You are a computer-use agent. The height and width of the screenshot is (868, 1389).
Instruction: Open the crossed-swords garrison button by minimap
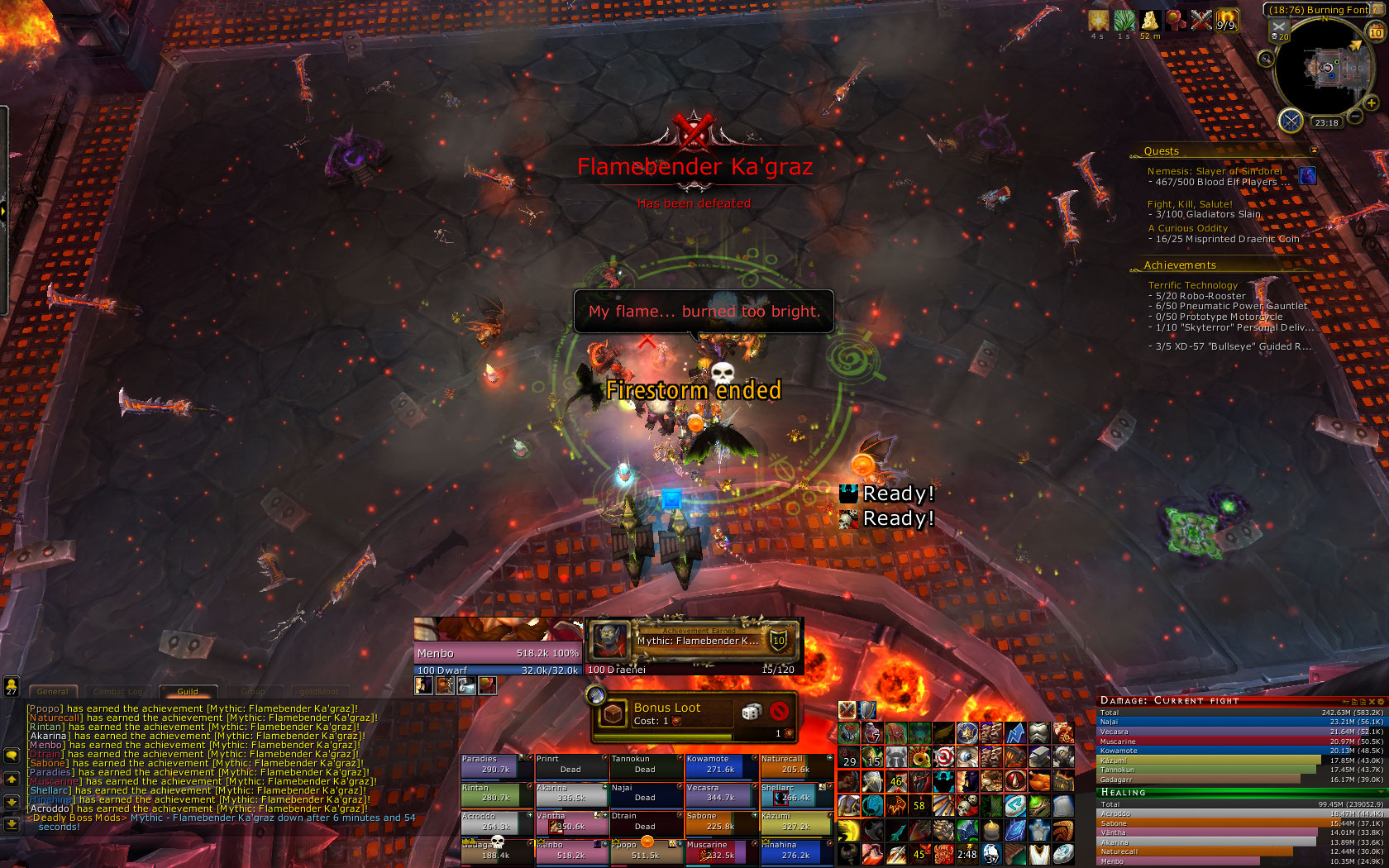coord(1291,121)
